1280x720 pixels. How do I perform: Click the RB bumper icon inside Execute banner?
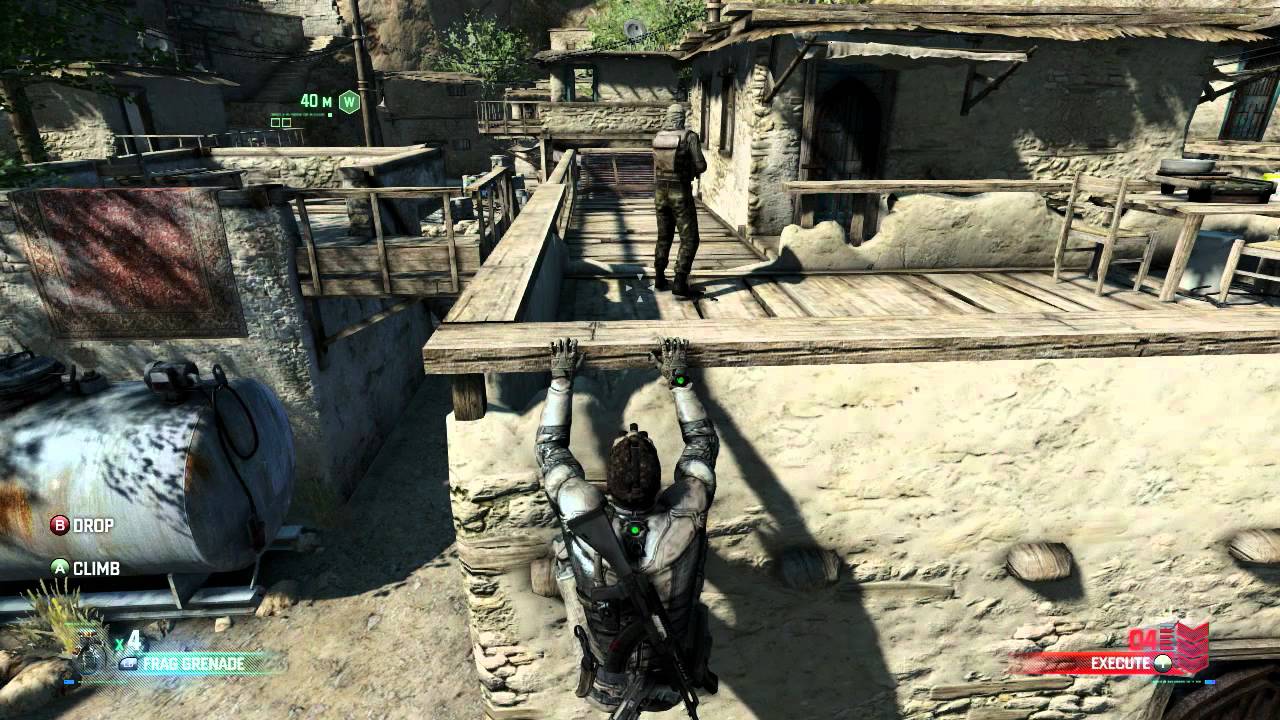1163,664
